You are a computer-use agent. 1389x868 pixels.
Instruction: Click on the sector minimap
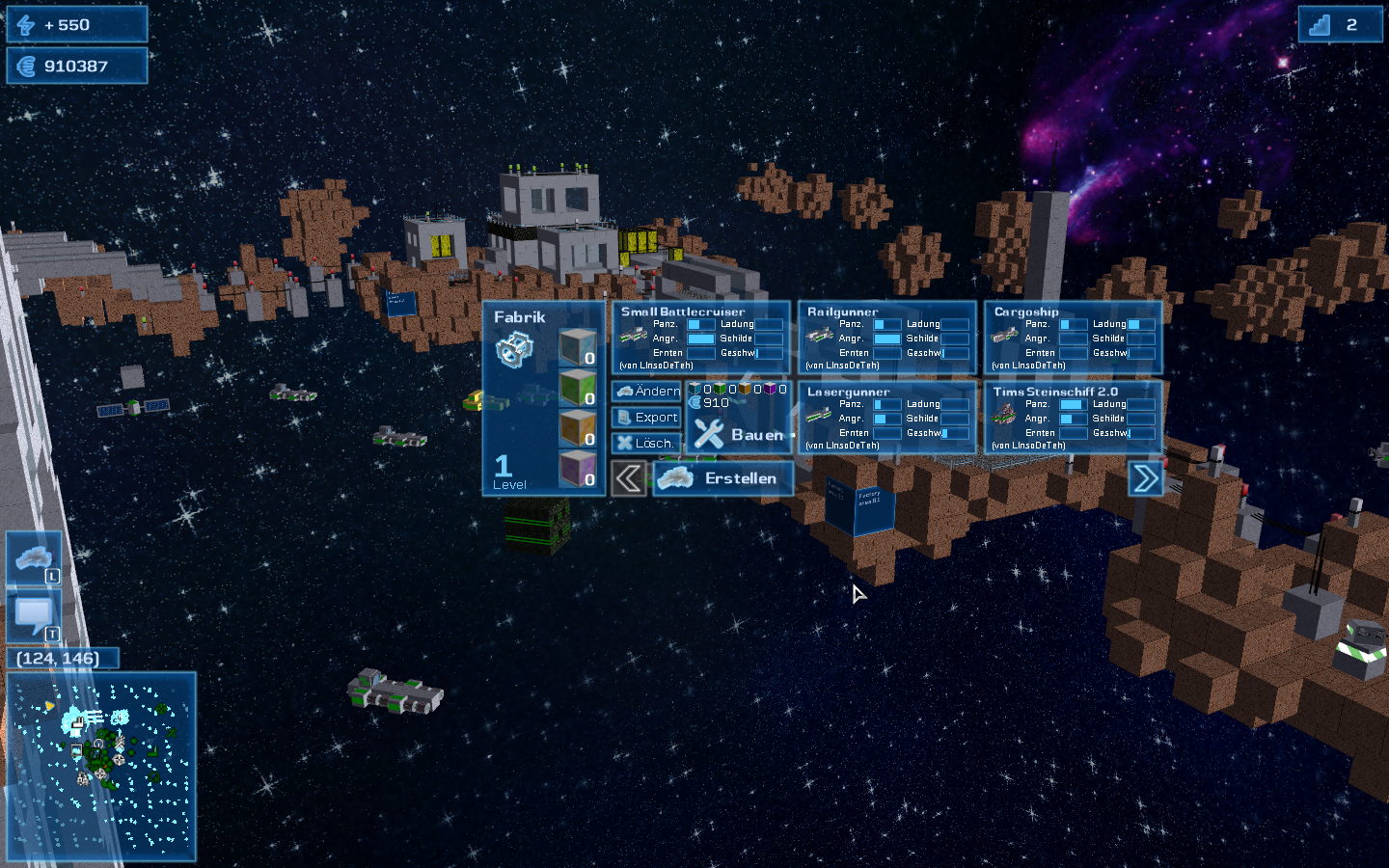(101, 767)
